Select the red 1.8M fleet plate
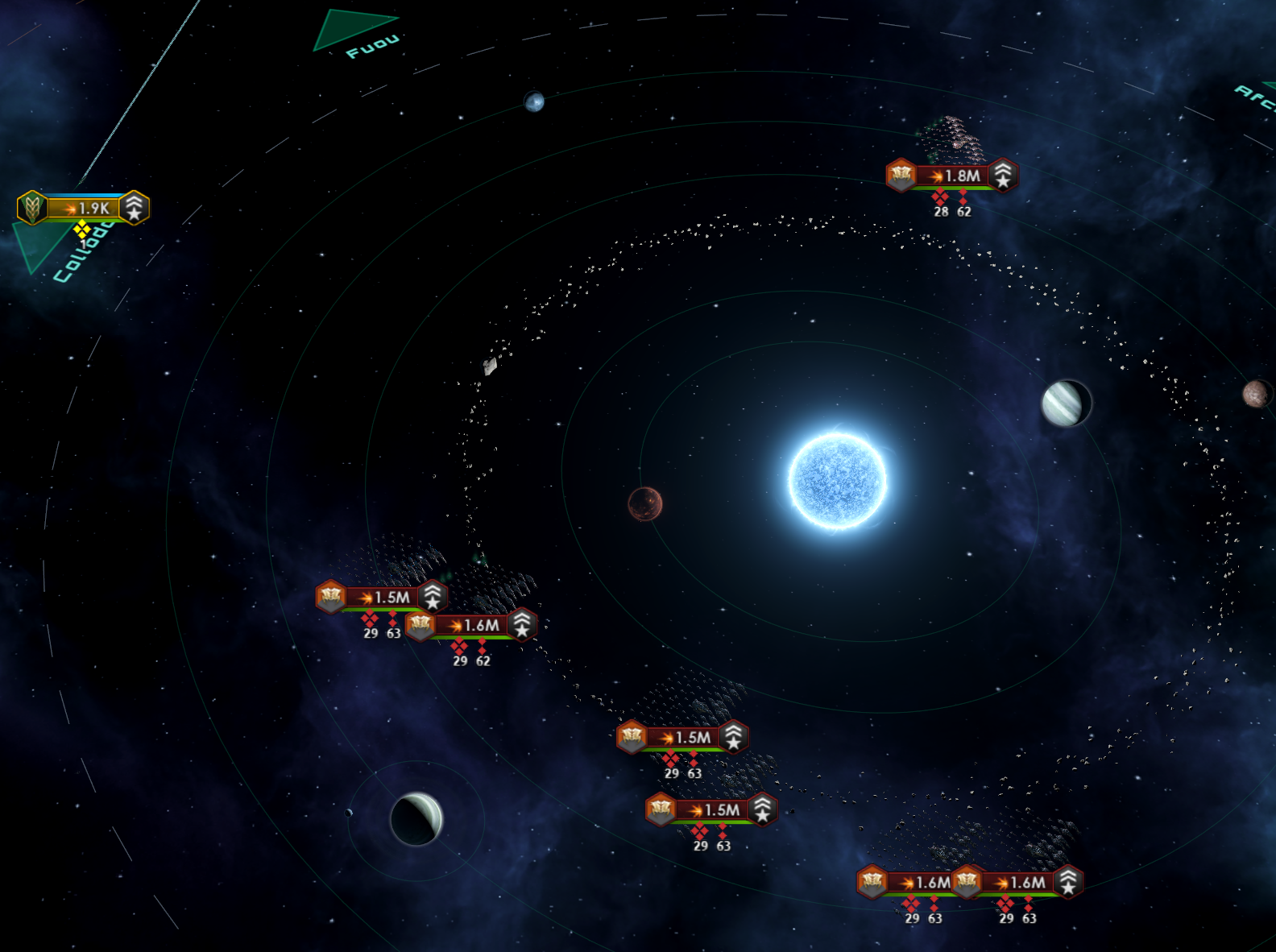Image resolution: width=1276 pixels, height=952 pixels. (x=953, y=176)
